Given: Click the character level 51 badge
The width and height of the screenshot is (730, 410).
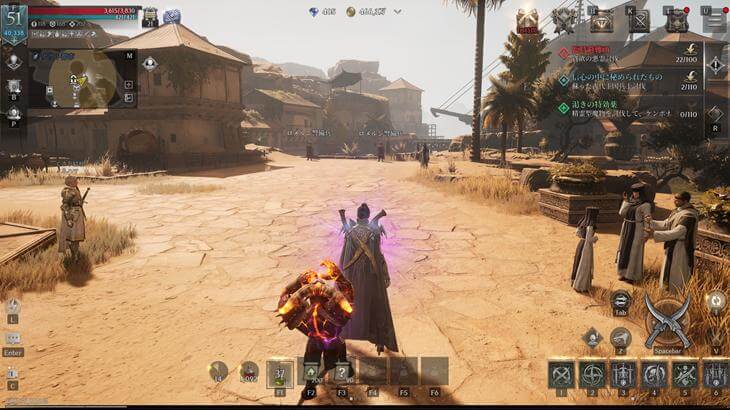Looking at the screenshot, I should [14, 20].
